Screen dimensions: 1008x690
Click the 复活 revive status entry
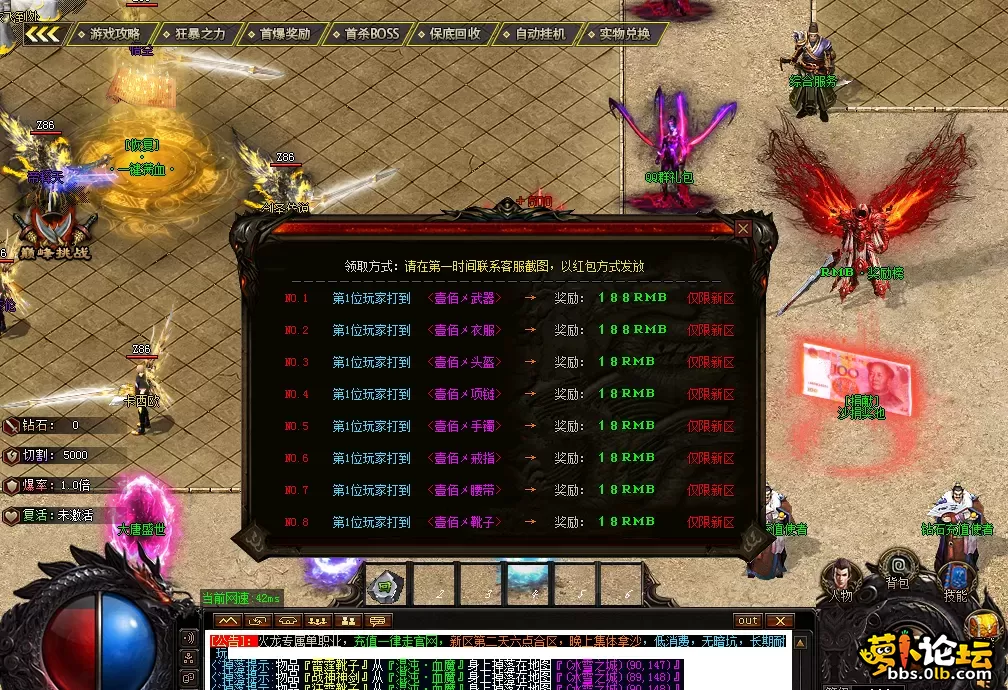tap(62, 516)
